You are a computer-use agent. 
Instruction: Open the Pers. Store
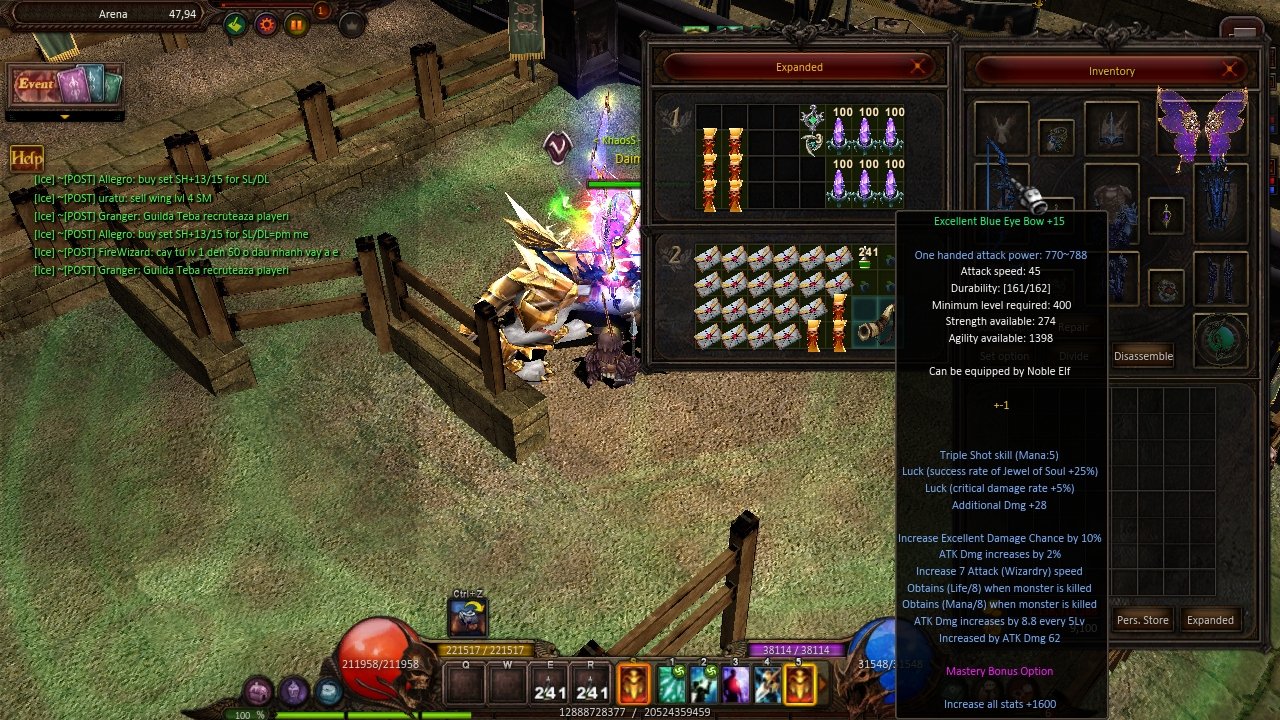tap(1142, 620)
